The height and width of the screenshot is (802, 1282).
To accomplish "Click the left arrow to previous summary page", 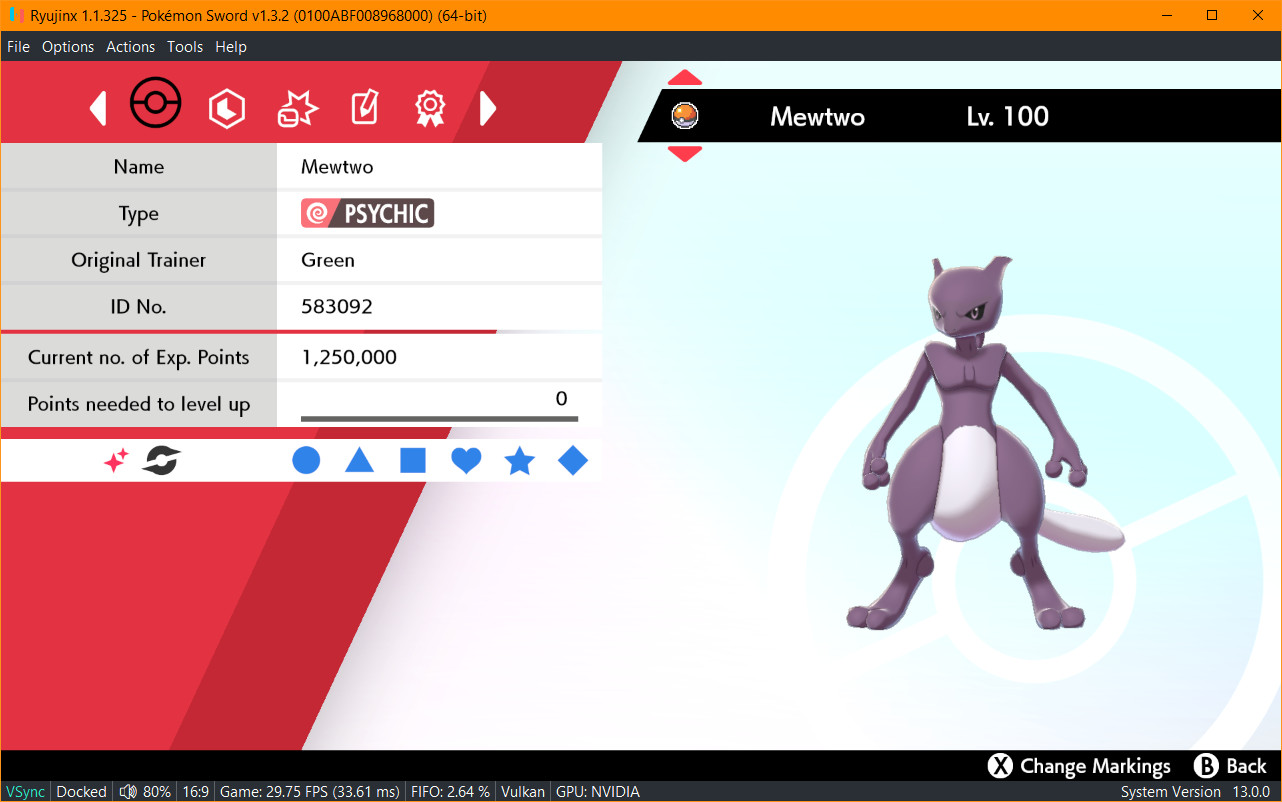I will (x=97, y=107).
